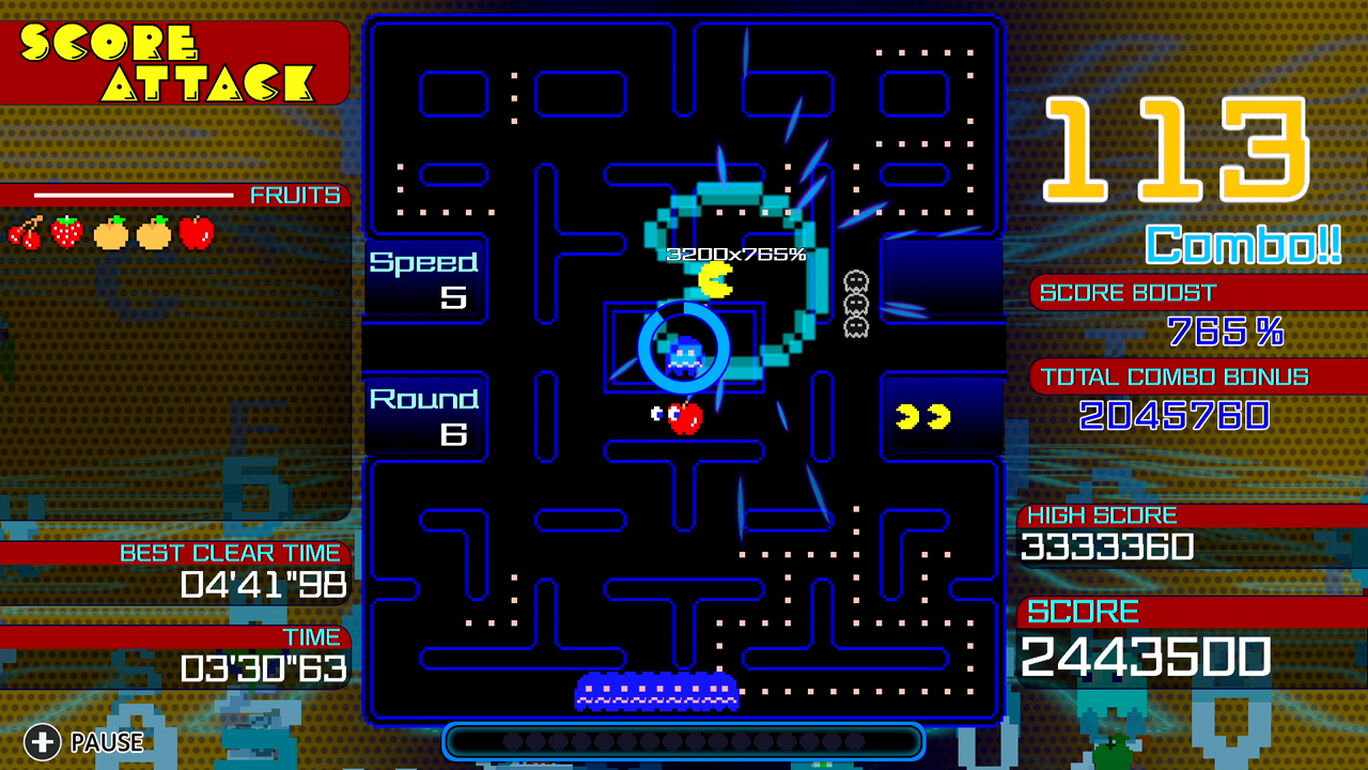Select the Round 6 panel
The width and height of the screenshot is (1368, 770).
coord(426,412)
